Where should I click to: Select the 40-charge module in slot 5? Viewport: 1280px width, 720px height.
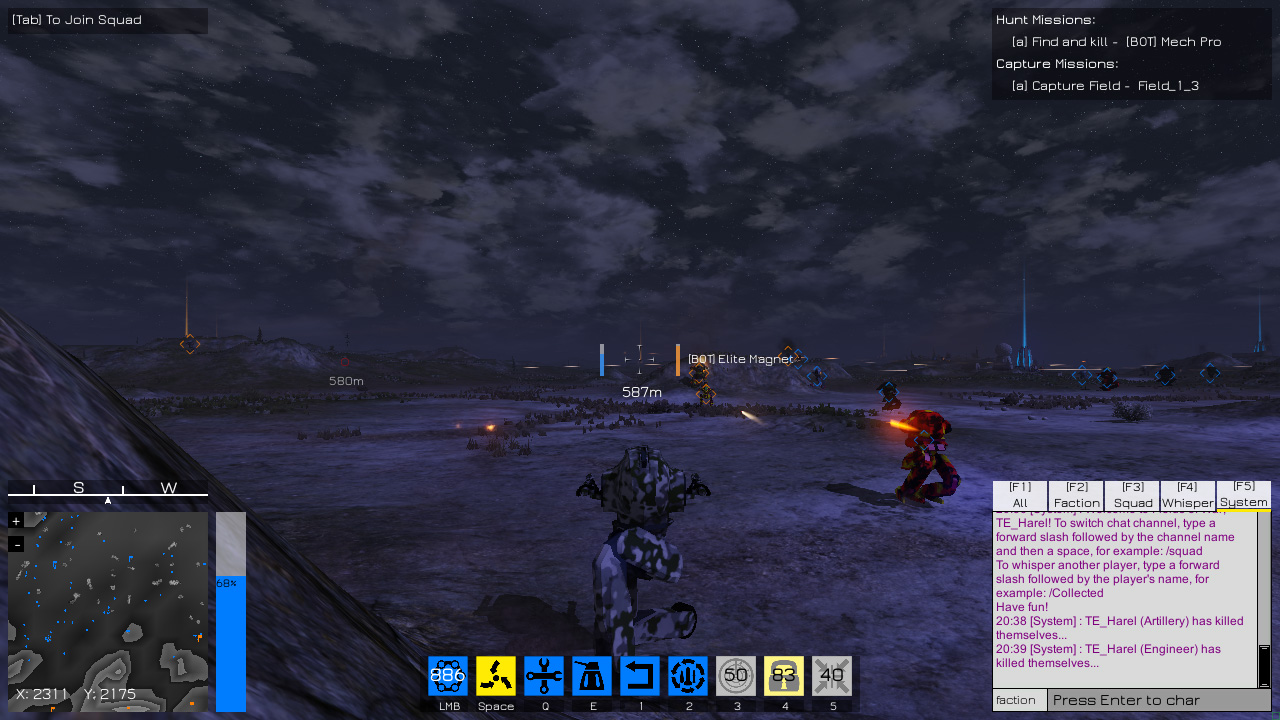[x=833, y=675]
